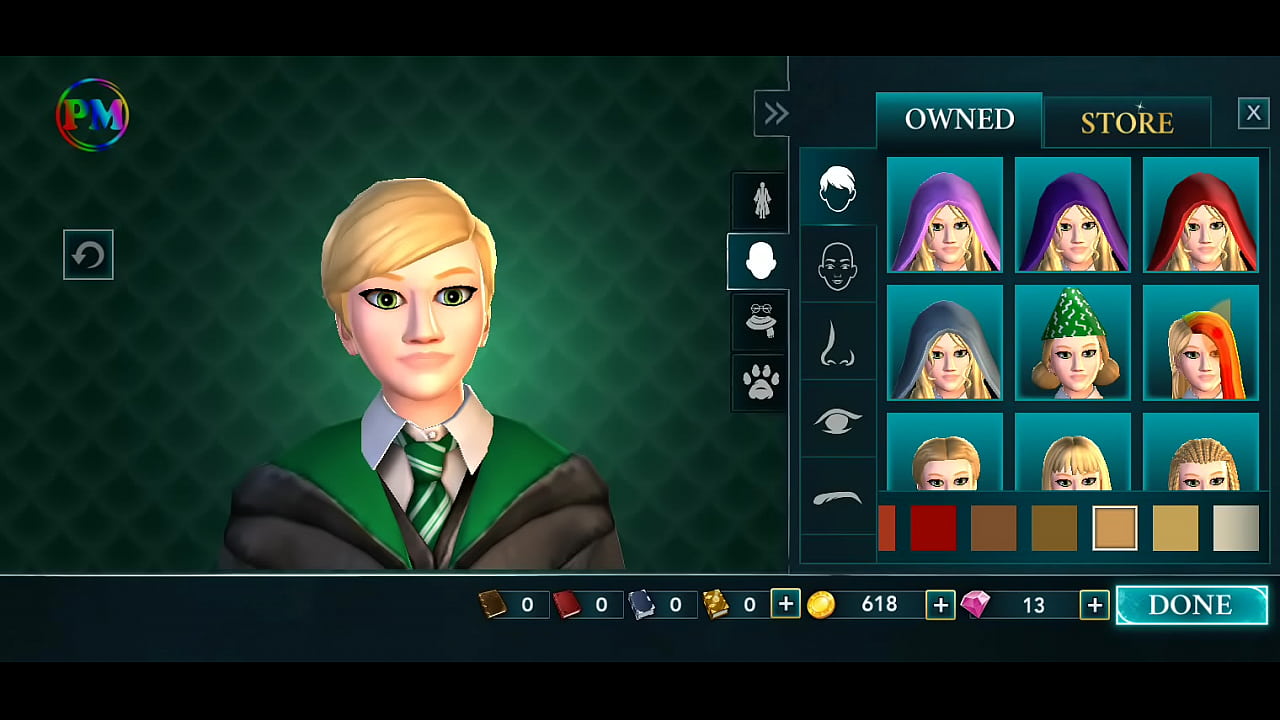Select the eyebrow customization icon

pos(838,497)
